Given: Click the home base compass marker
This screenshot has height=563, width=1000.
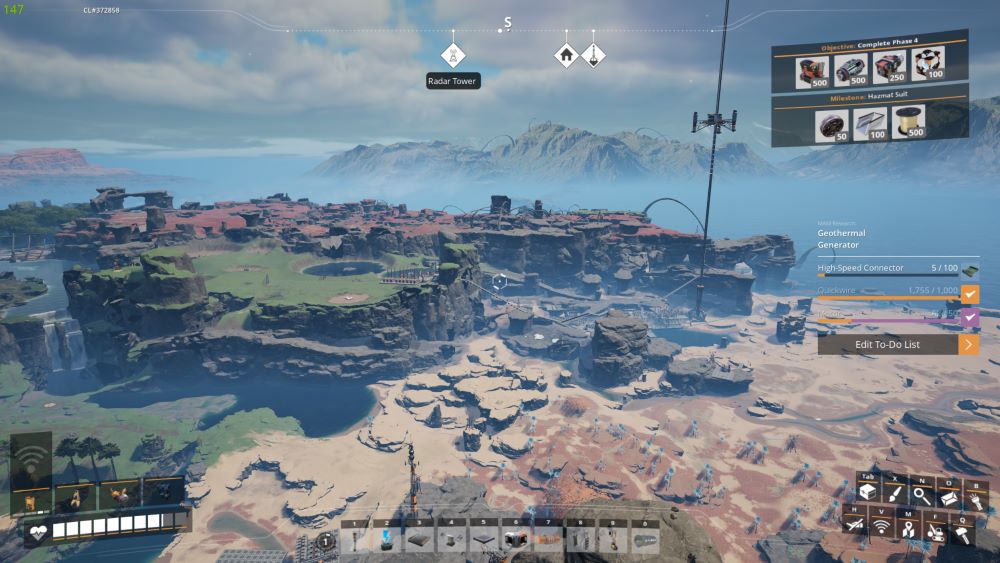Looking at the screenshot, I should [x=566, y=55].
